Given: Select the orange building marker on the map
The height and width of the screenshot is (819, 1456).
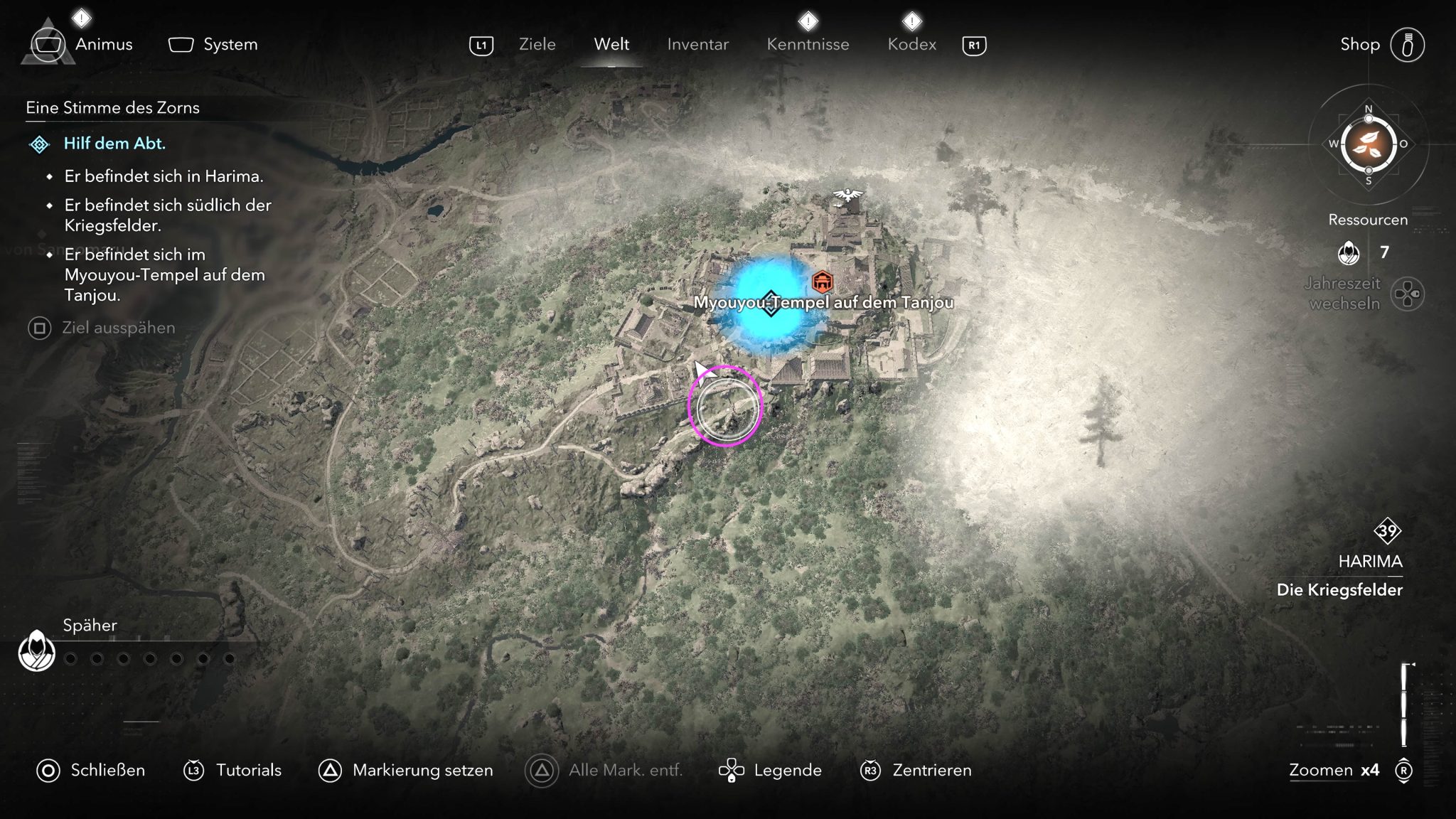Looking at the screenshot, I should pyautogui.click(x=822, y=282).
